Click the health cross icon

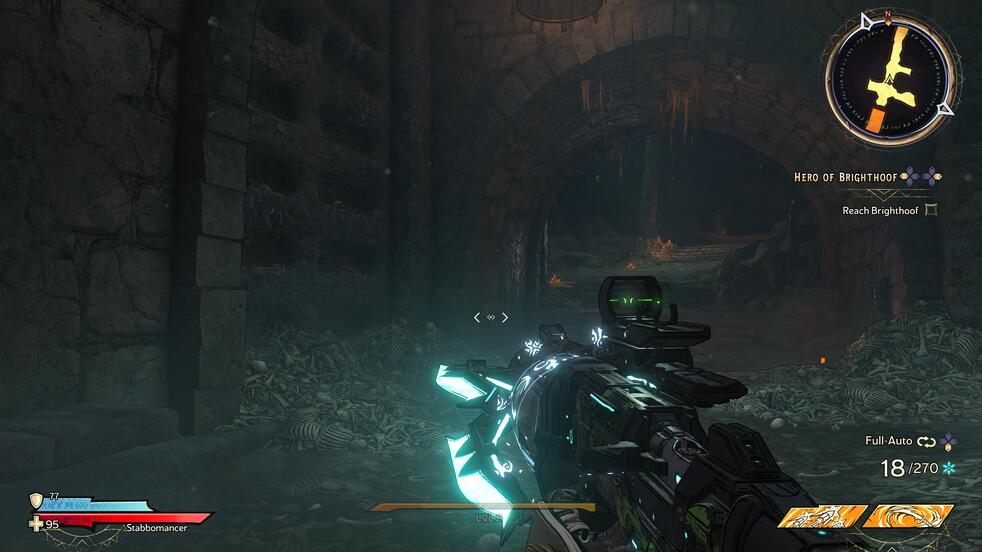[x=38, y=523]
